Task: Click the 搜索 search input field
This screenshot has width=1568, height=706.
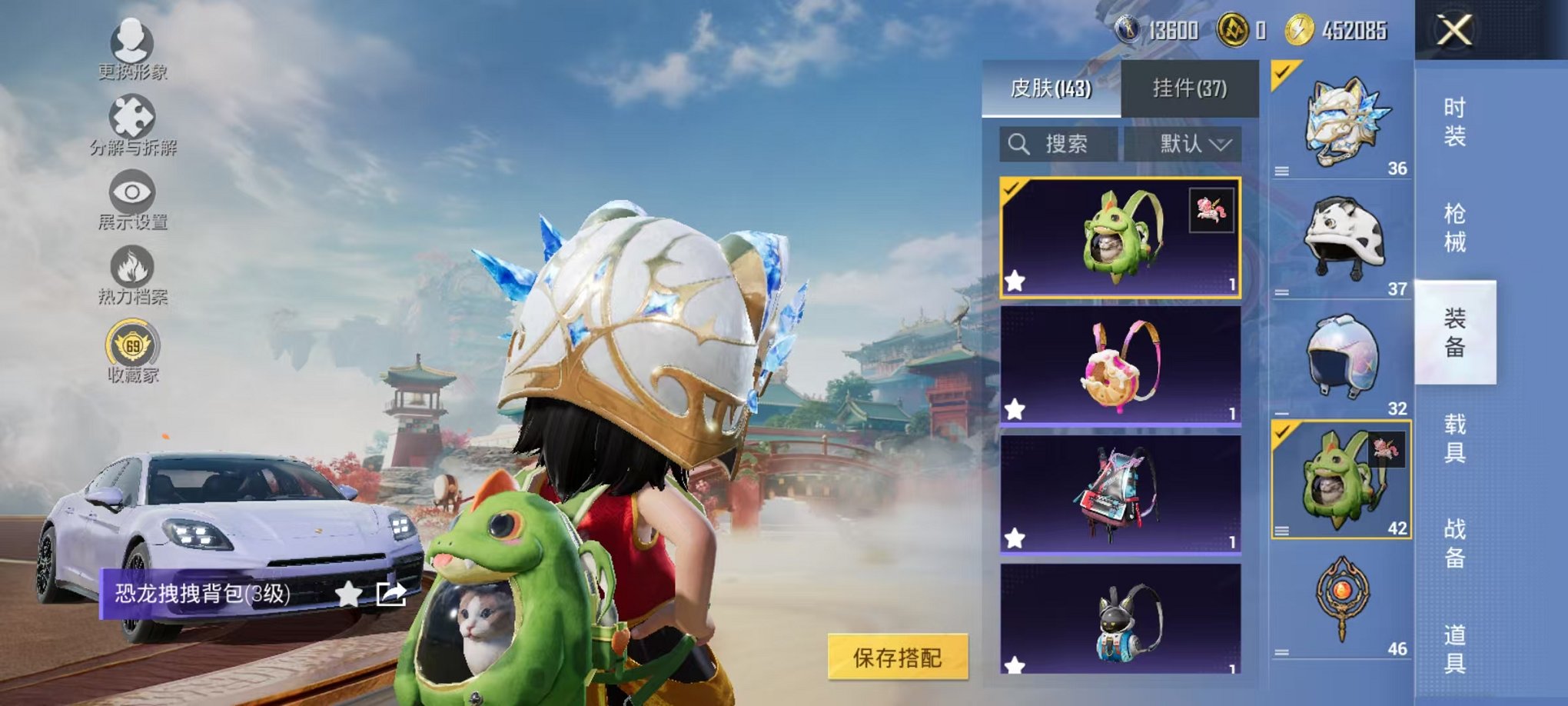Action: [x=1068, y=144]
